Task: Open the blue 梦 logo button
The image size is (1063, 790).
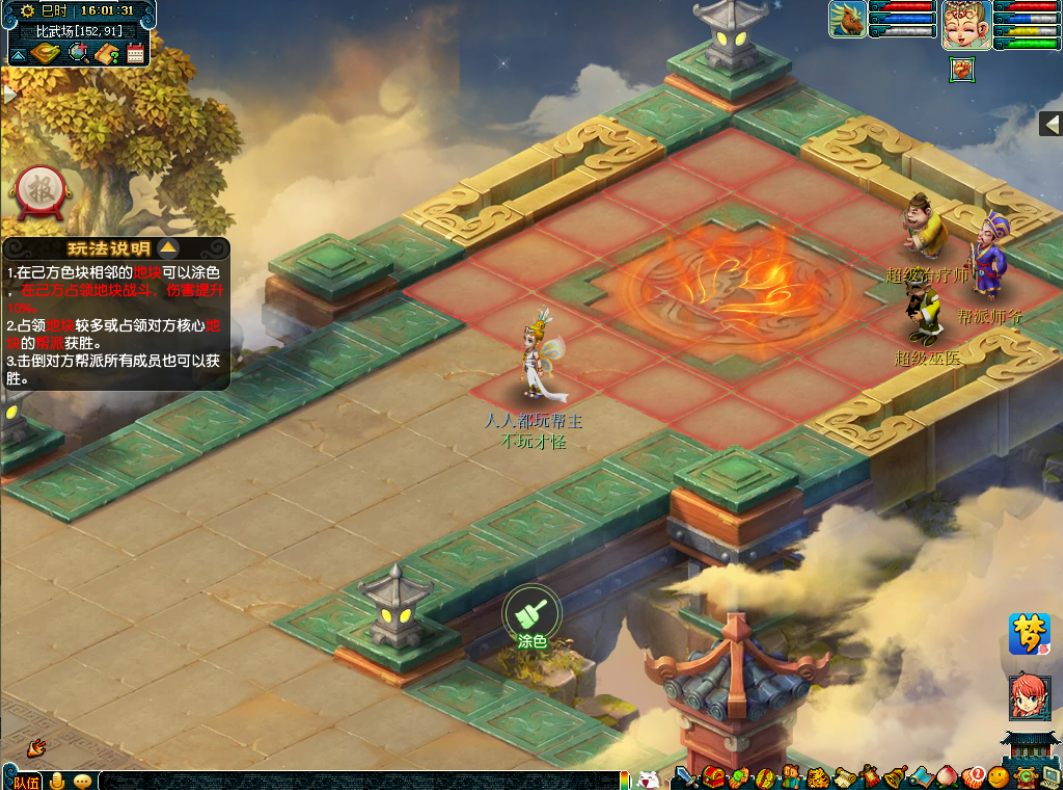Action: tap(1028, 634)
